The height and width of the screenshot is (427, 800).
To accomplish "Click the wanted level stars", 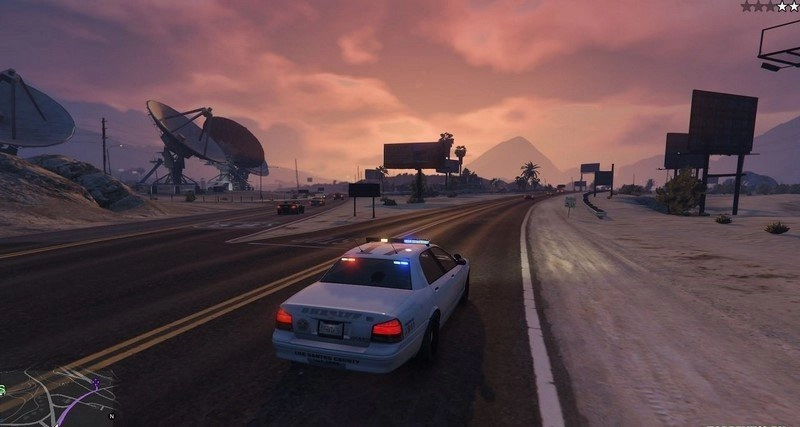I will 769,6.
